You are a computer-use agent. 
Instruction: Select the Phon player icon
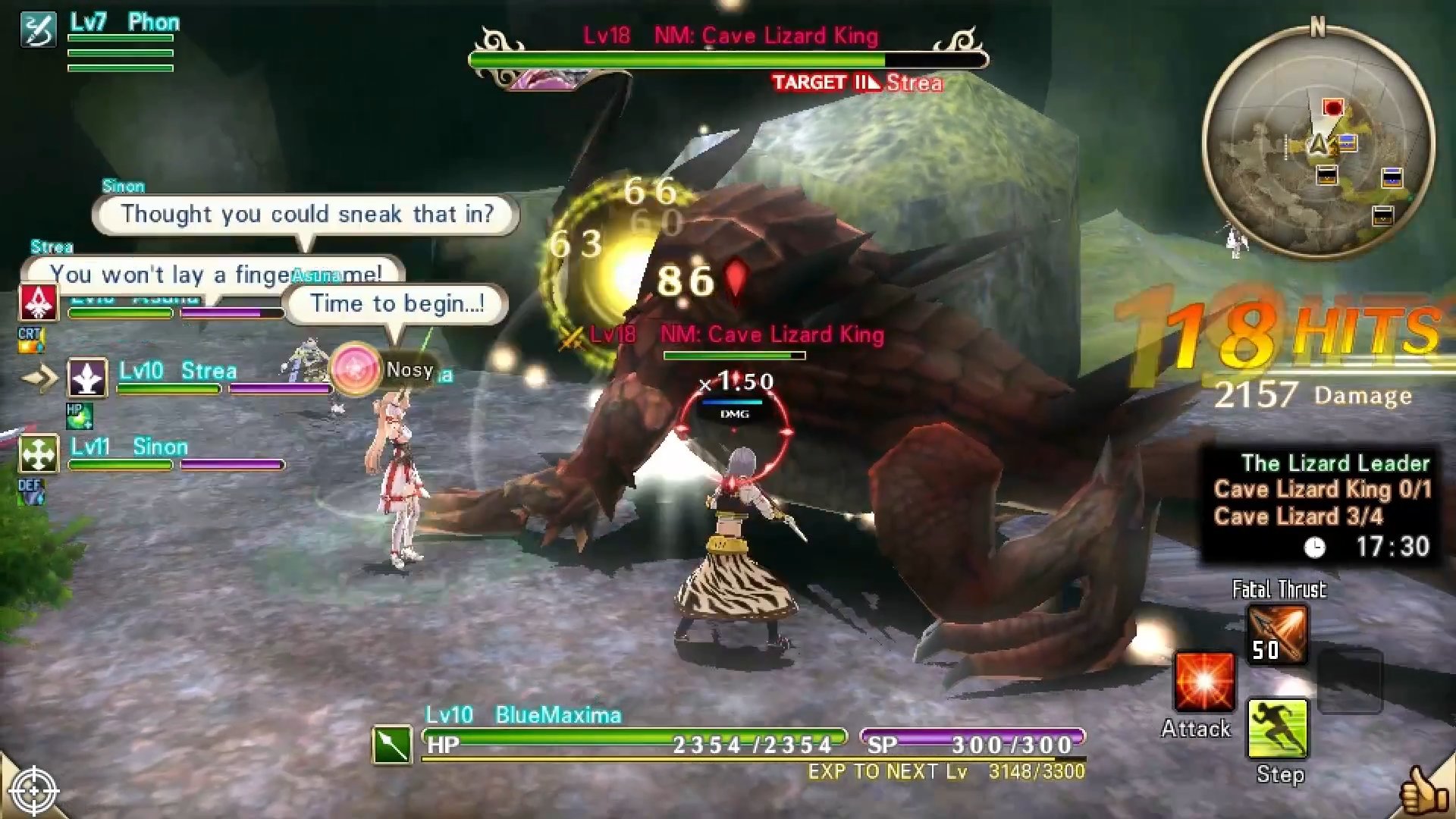[38, 30]
